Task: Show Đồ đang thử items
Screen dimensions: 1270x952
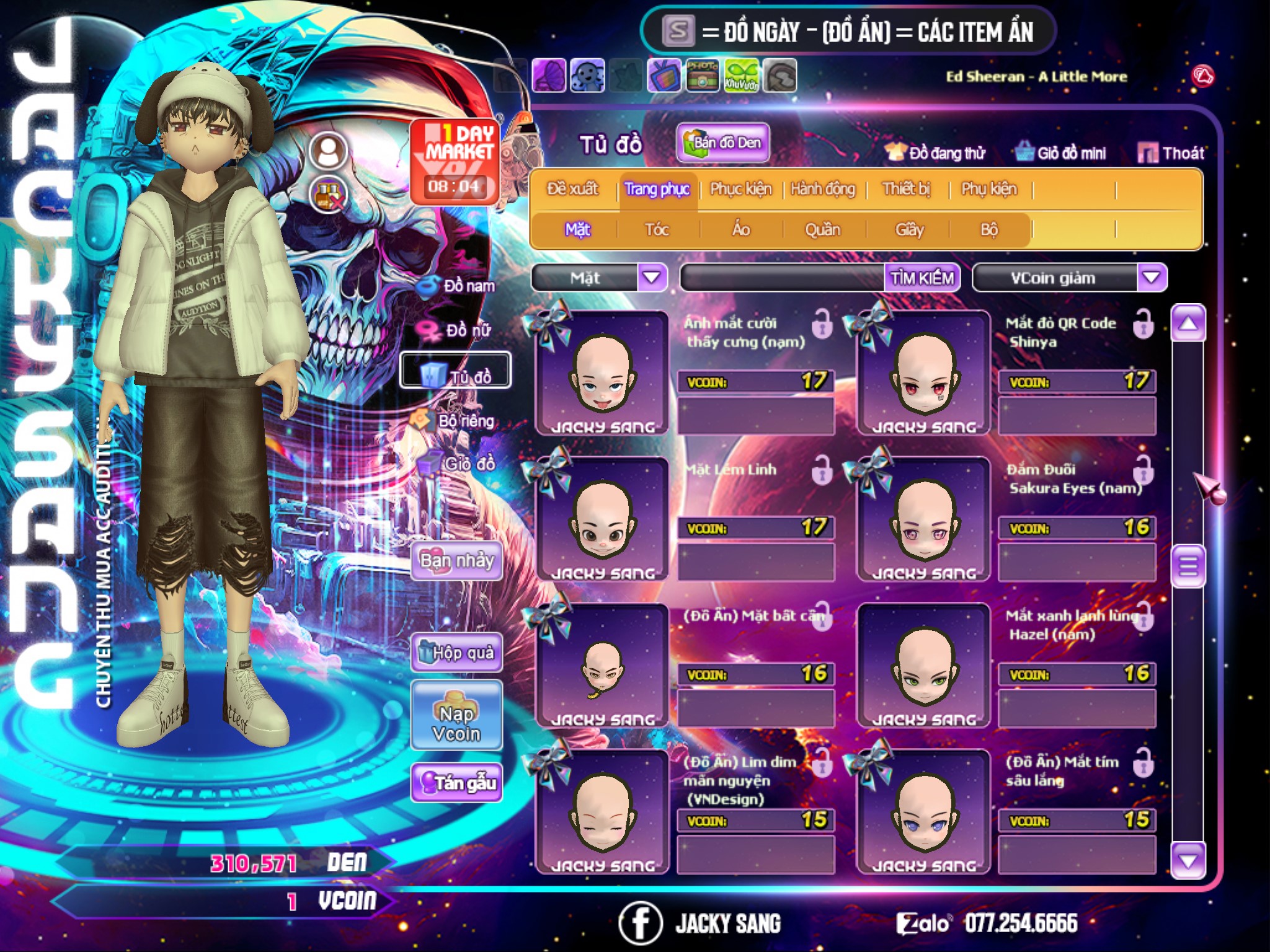Action: pyautogui.click(x=936, y=153)
